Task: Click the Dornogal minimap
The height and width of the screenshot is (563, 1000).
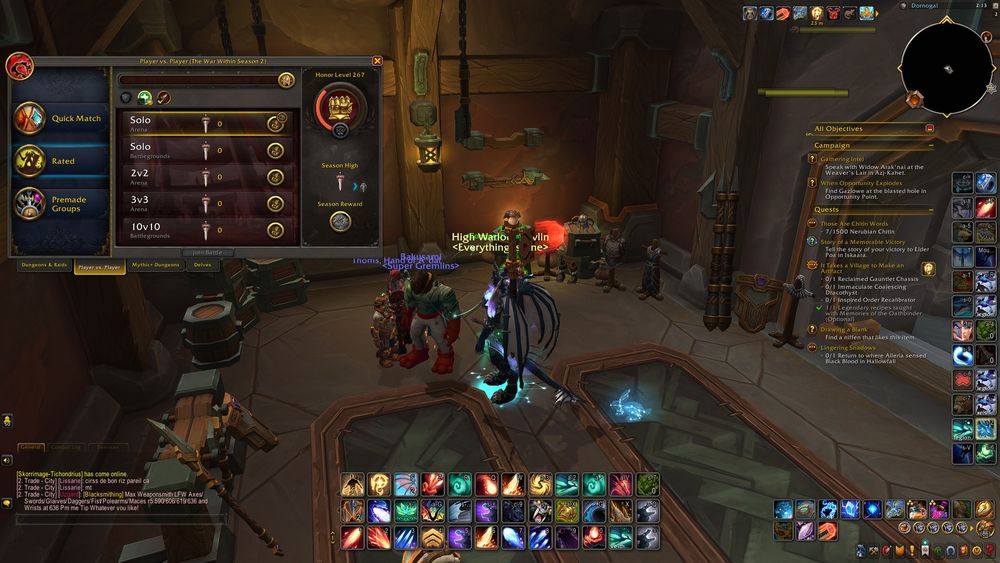Action: tap(945, 68)
